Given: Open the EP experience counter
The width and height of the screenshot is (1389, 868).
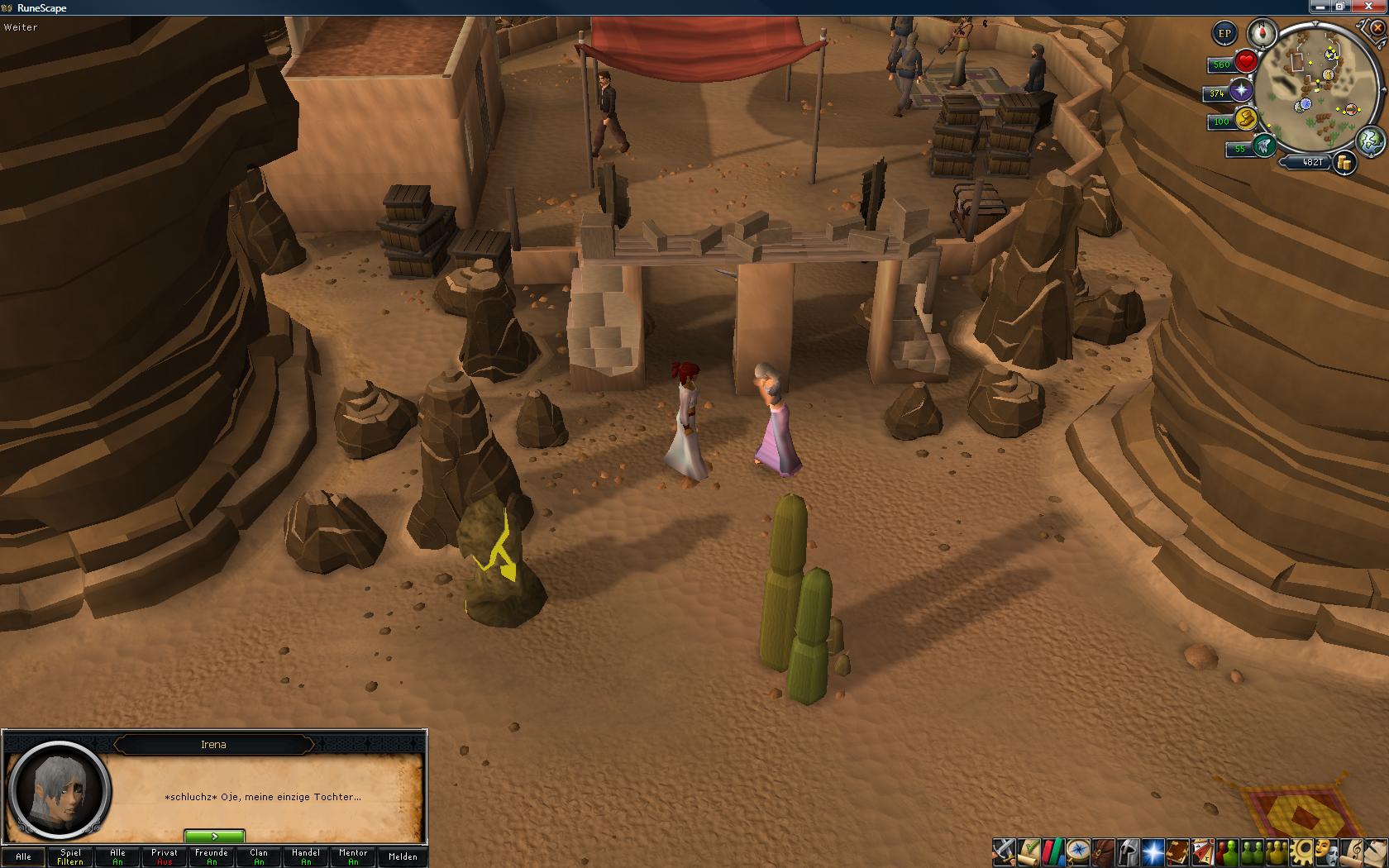Looking at the screenshot, I should pyautogui.click(x=1224, y=34).
